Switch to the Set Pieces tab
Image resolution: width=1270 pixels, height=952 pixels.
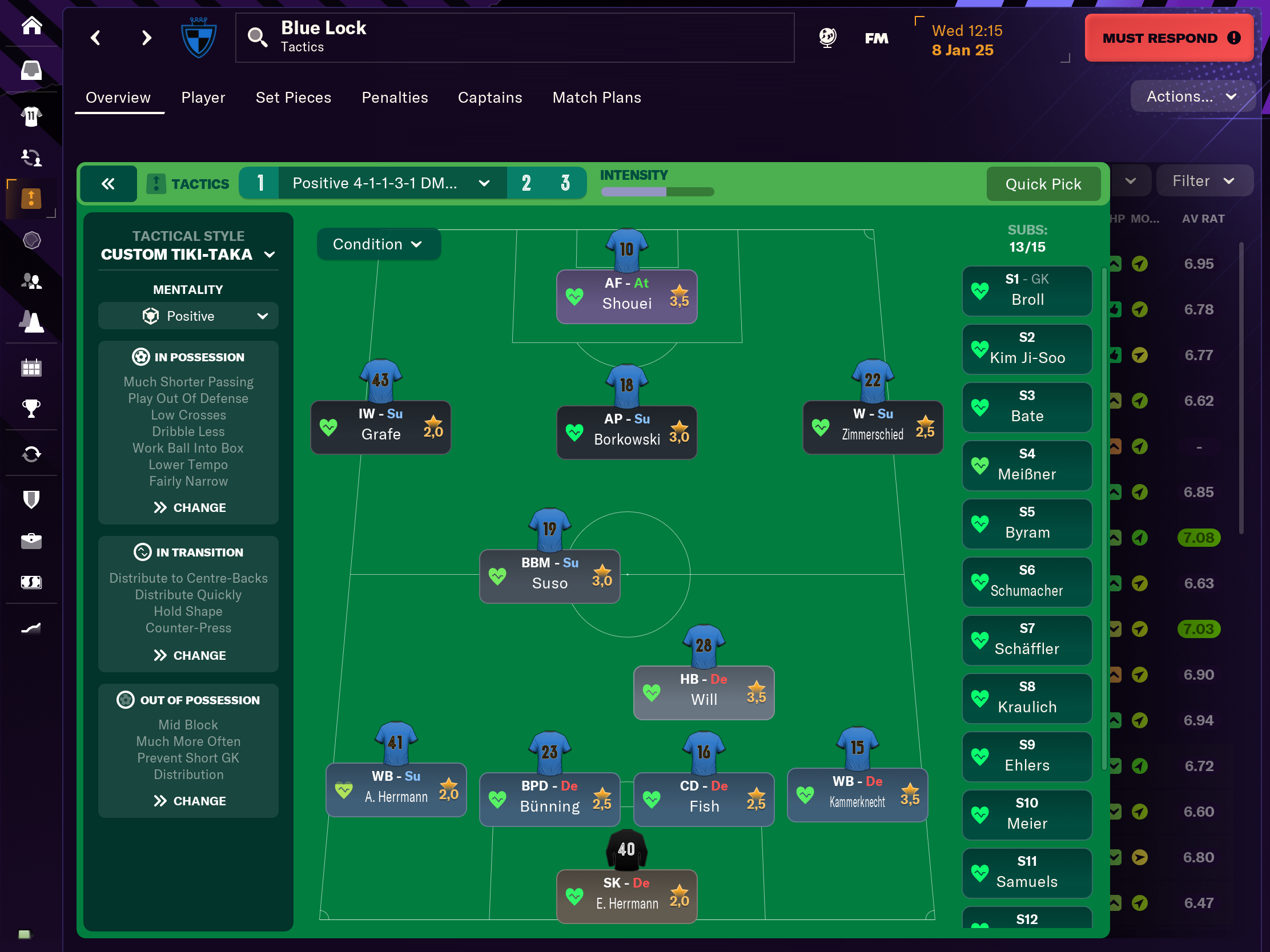point(294,98)
